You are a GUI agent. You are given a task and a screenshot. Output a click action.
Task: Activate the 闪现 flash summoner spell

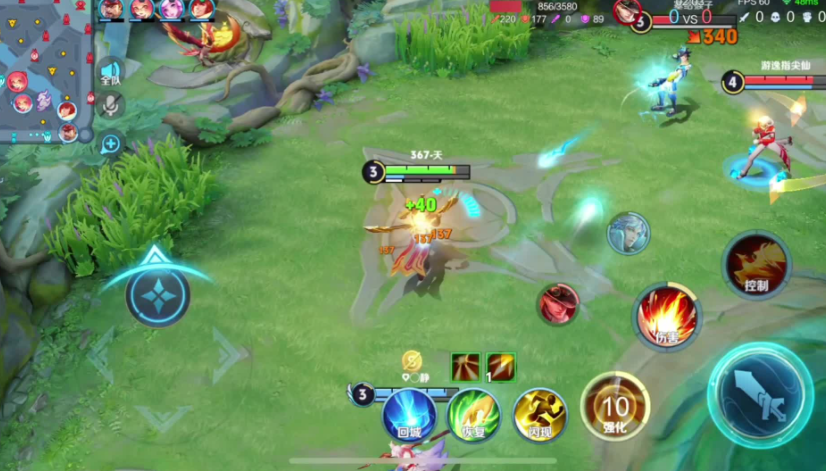tap(540, 414)
